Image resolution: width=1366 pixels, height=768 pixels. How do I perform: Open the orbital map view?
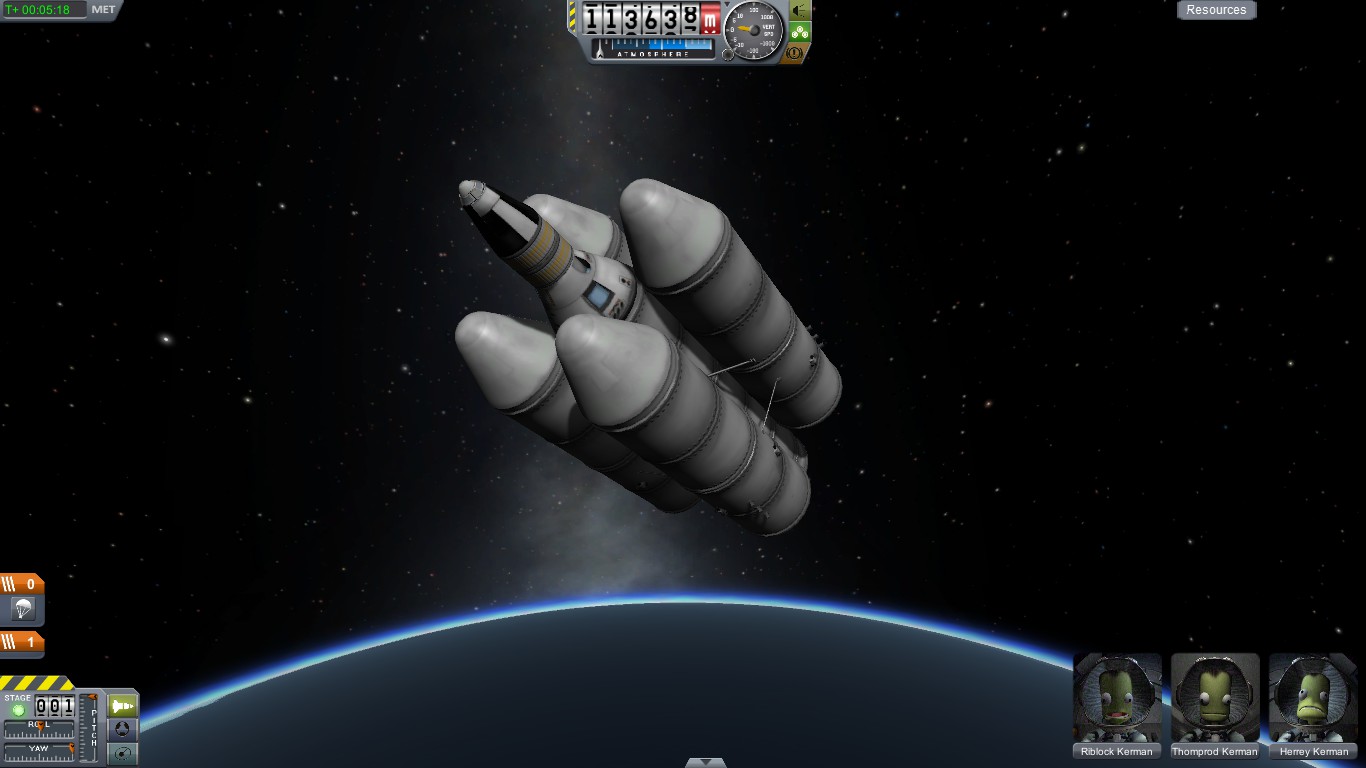[122, 753]
